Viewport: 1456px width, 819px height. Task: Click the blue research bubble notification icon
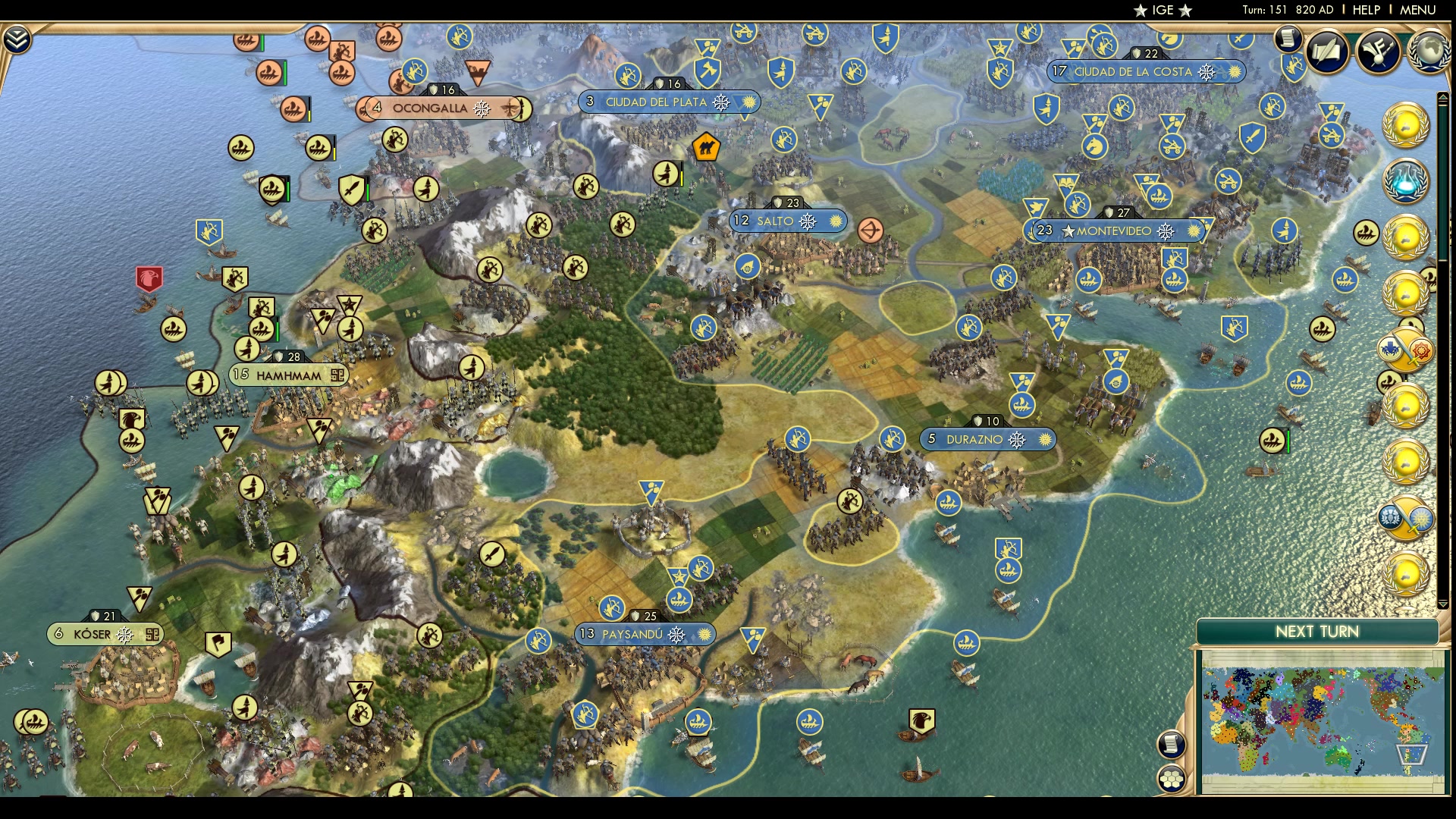[x=1407, y=182]
